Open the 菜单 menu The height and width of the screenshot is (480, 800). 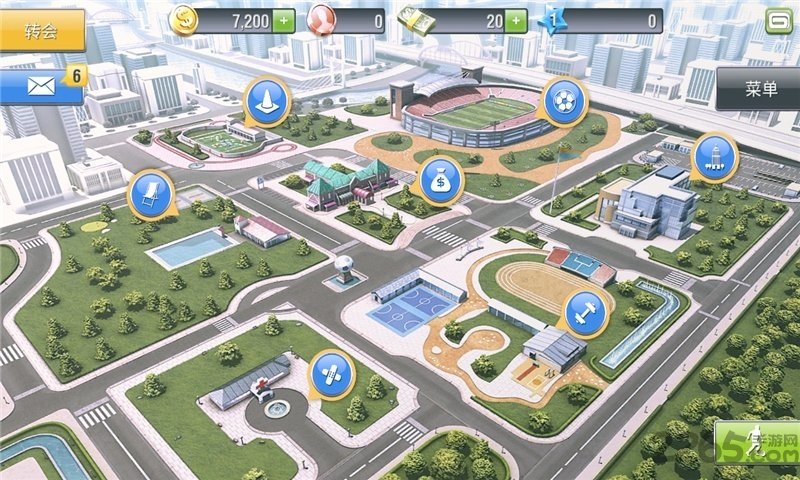pyautogui.click(x=760, y=89)
